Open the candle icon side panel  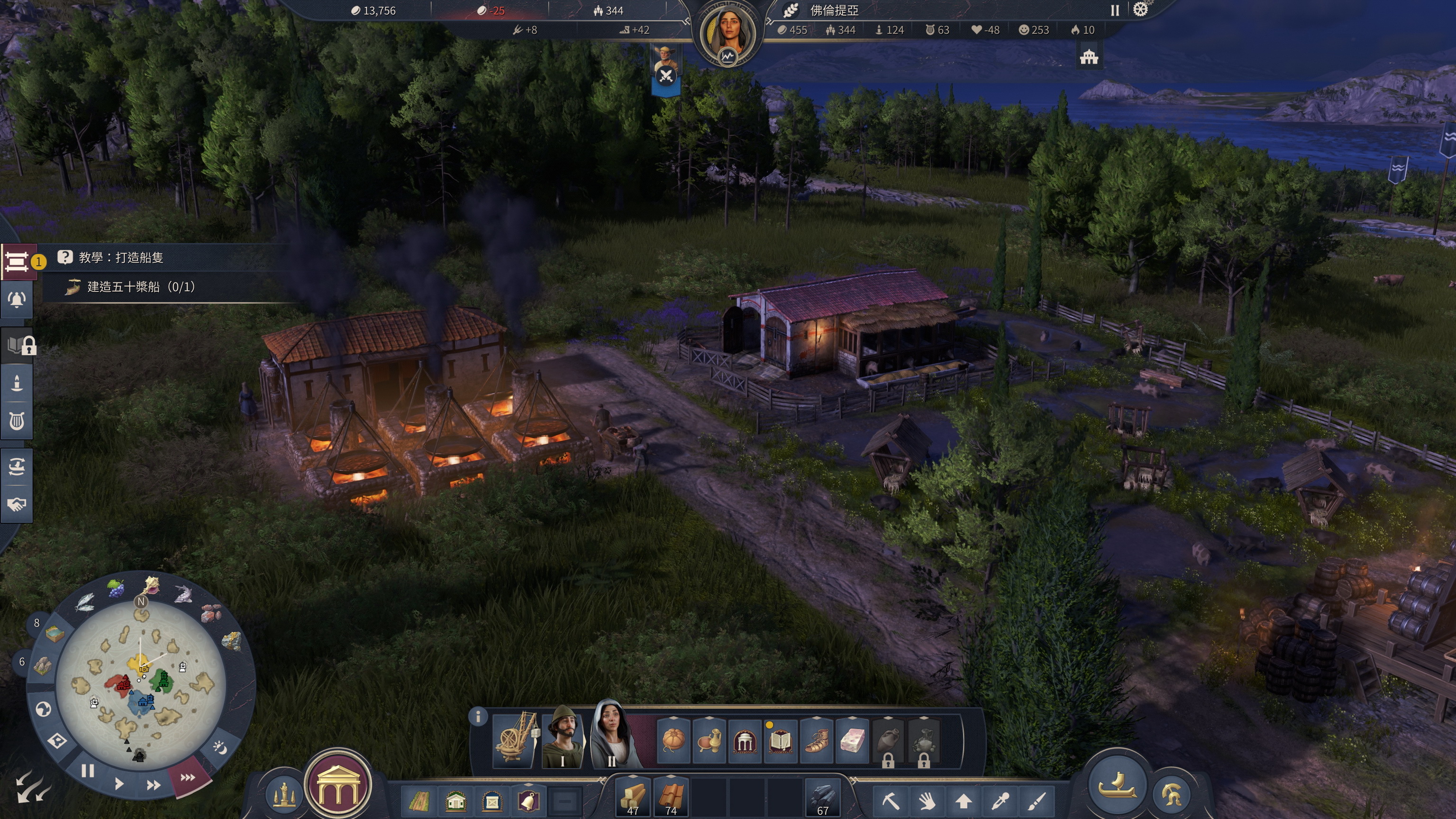click(17, 383)
